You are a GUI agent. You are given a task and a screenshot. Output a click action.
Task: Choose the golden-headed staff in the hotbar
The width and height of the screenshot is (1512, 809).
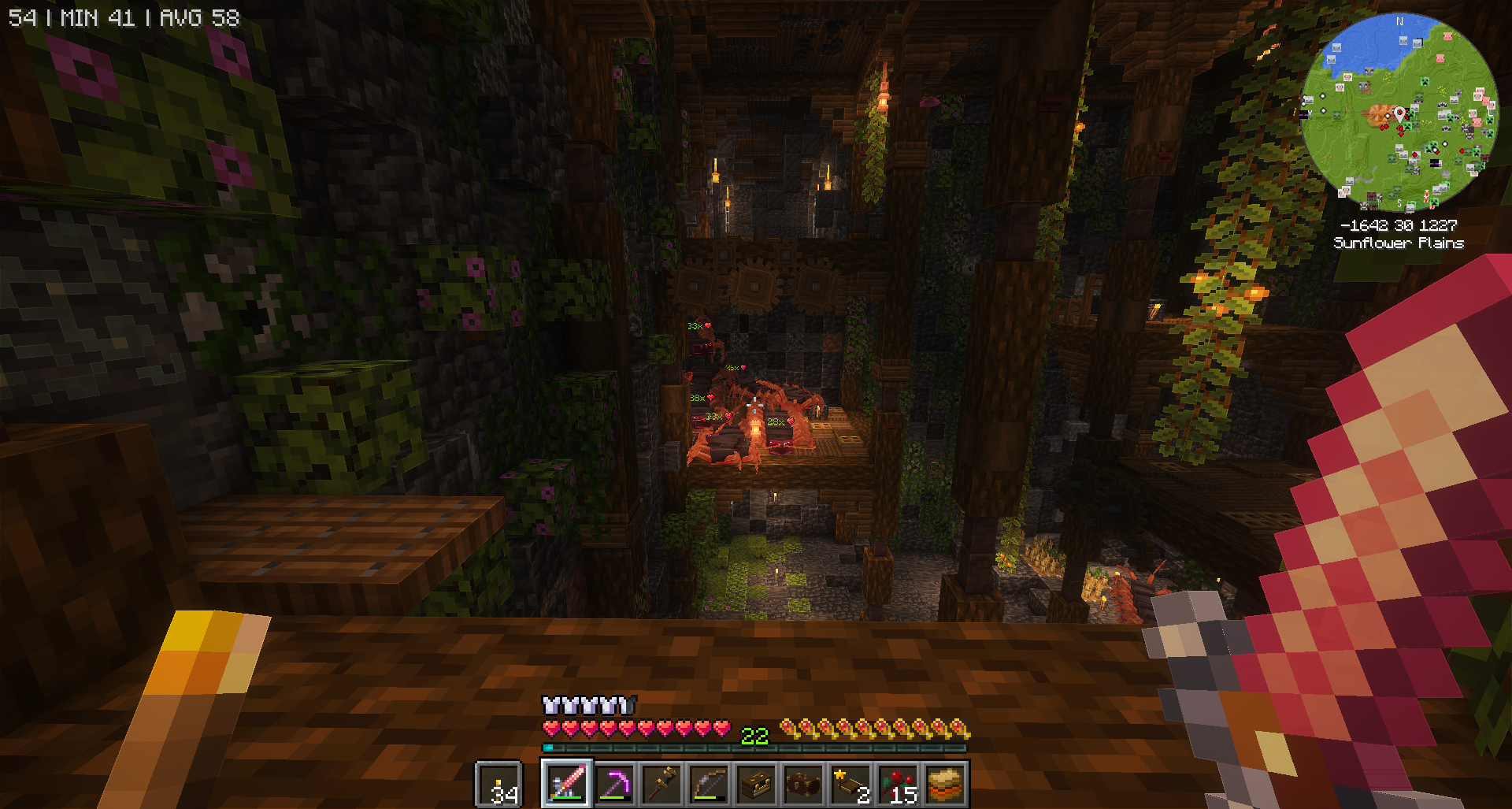[x=661, y=784]
